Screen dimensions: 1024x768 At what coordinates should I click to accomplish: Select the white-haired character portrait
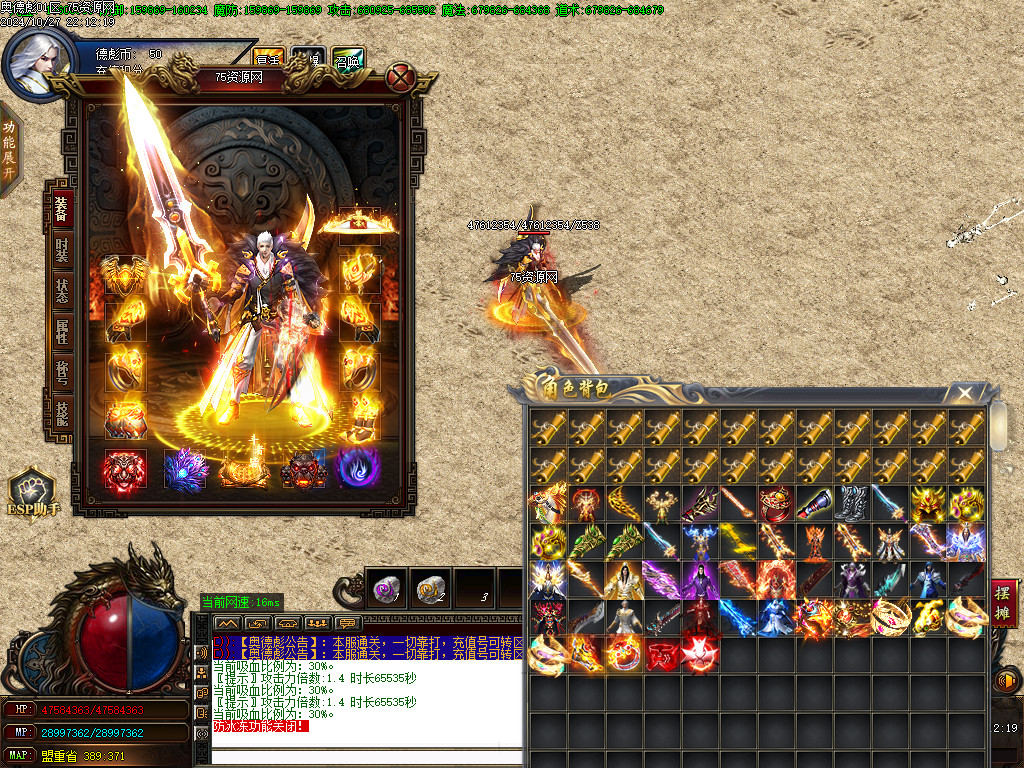pos(36,62)
